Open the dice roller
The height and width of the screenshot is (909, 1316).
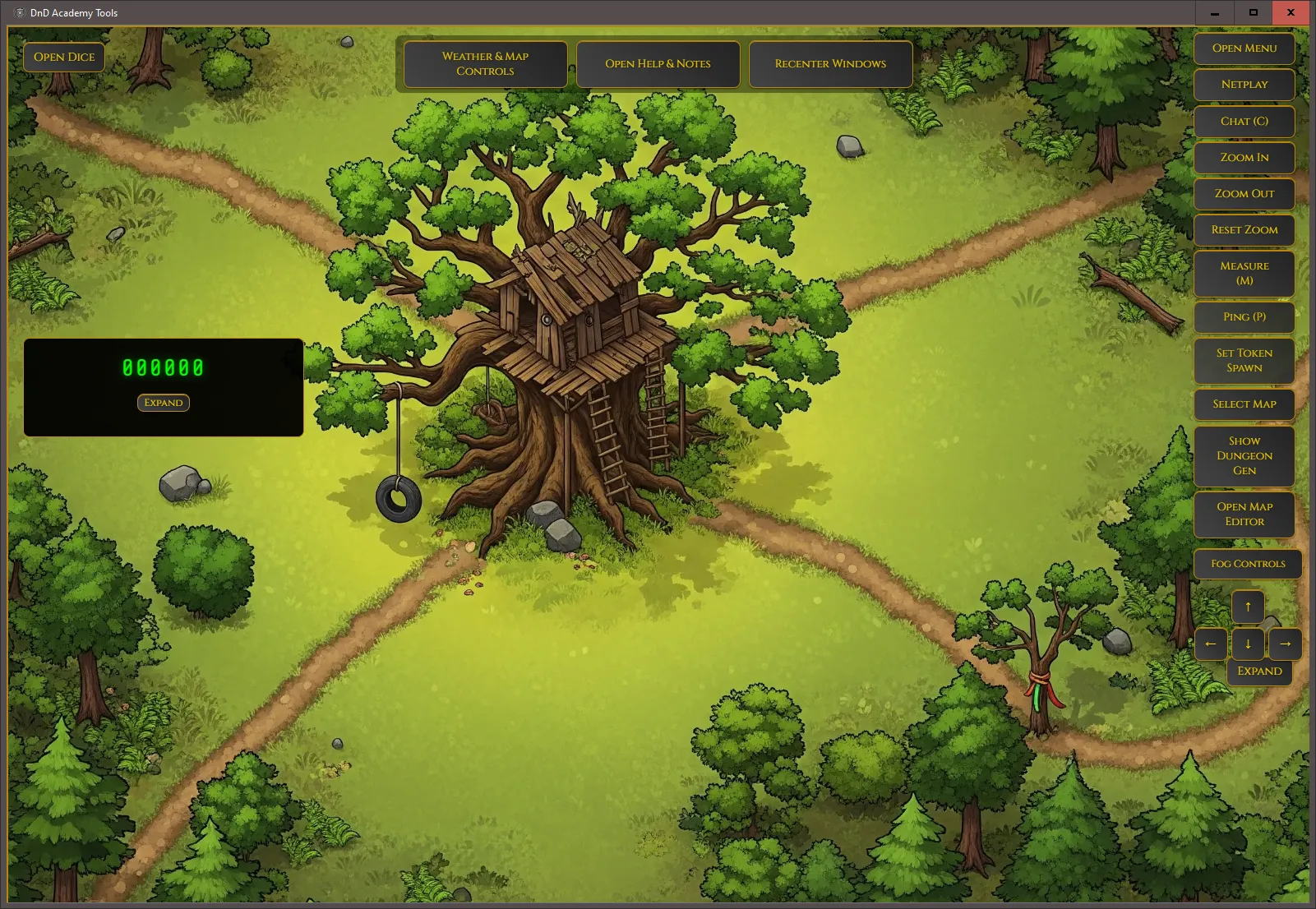[x=63, y=57]
